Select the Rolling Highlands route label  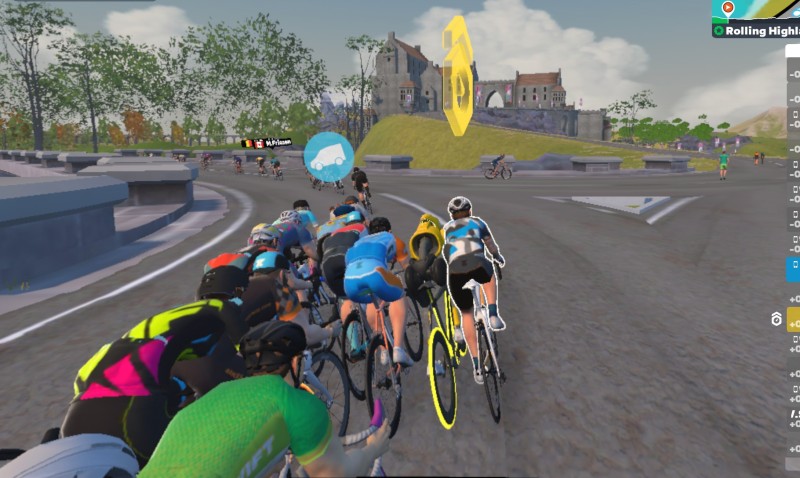click(757, 30)
